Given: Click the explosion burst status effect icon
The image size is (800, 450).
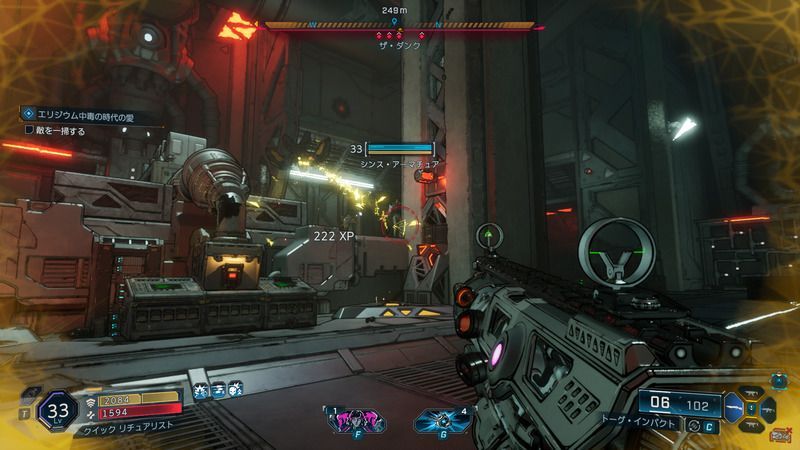Looking at the screenshot, I should click(201, 392).
